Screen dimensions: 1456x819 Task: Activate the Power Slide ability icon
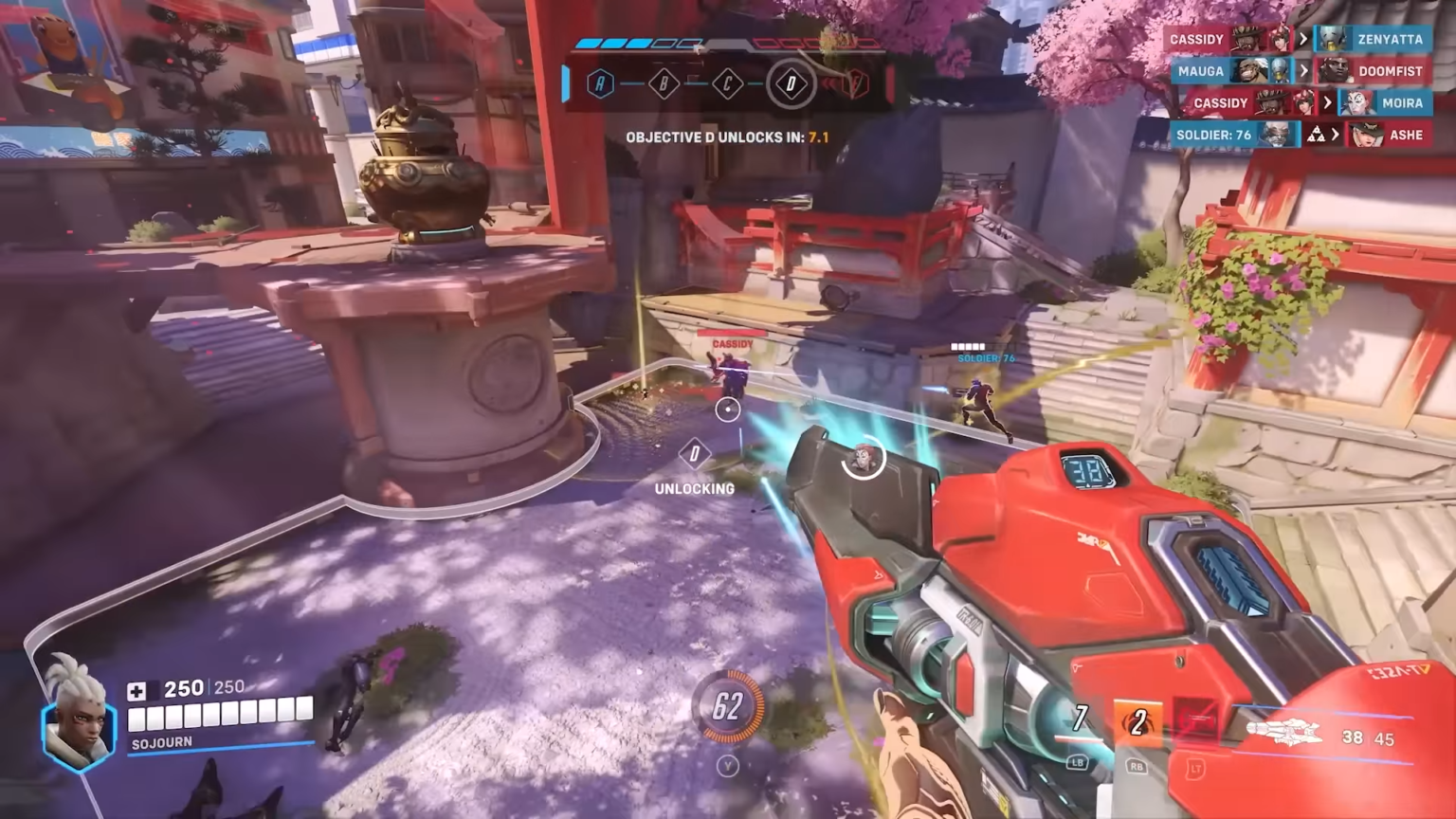point(1080,720)
